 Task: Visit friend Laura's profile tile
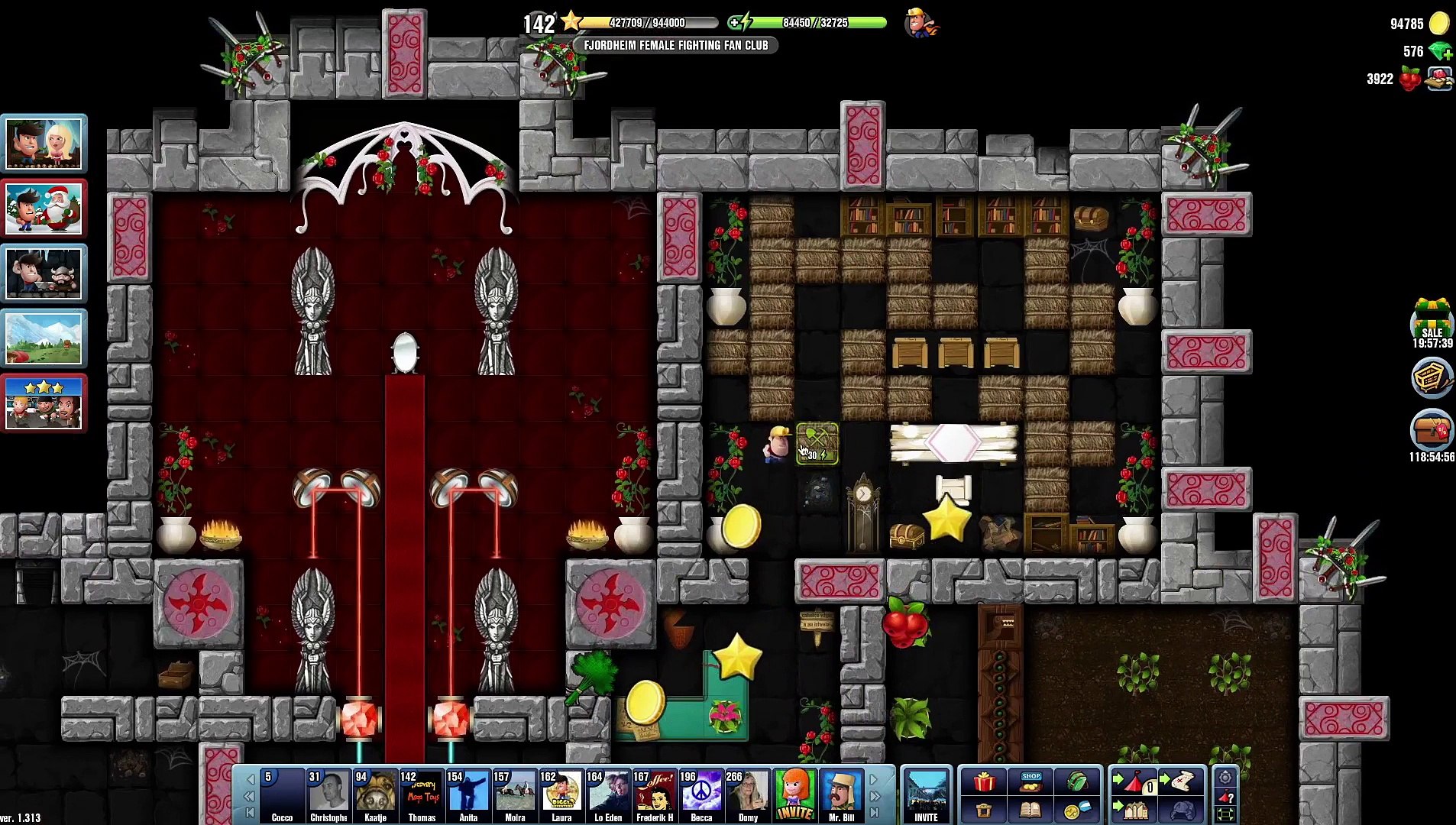tap(561, 796)
